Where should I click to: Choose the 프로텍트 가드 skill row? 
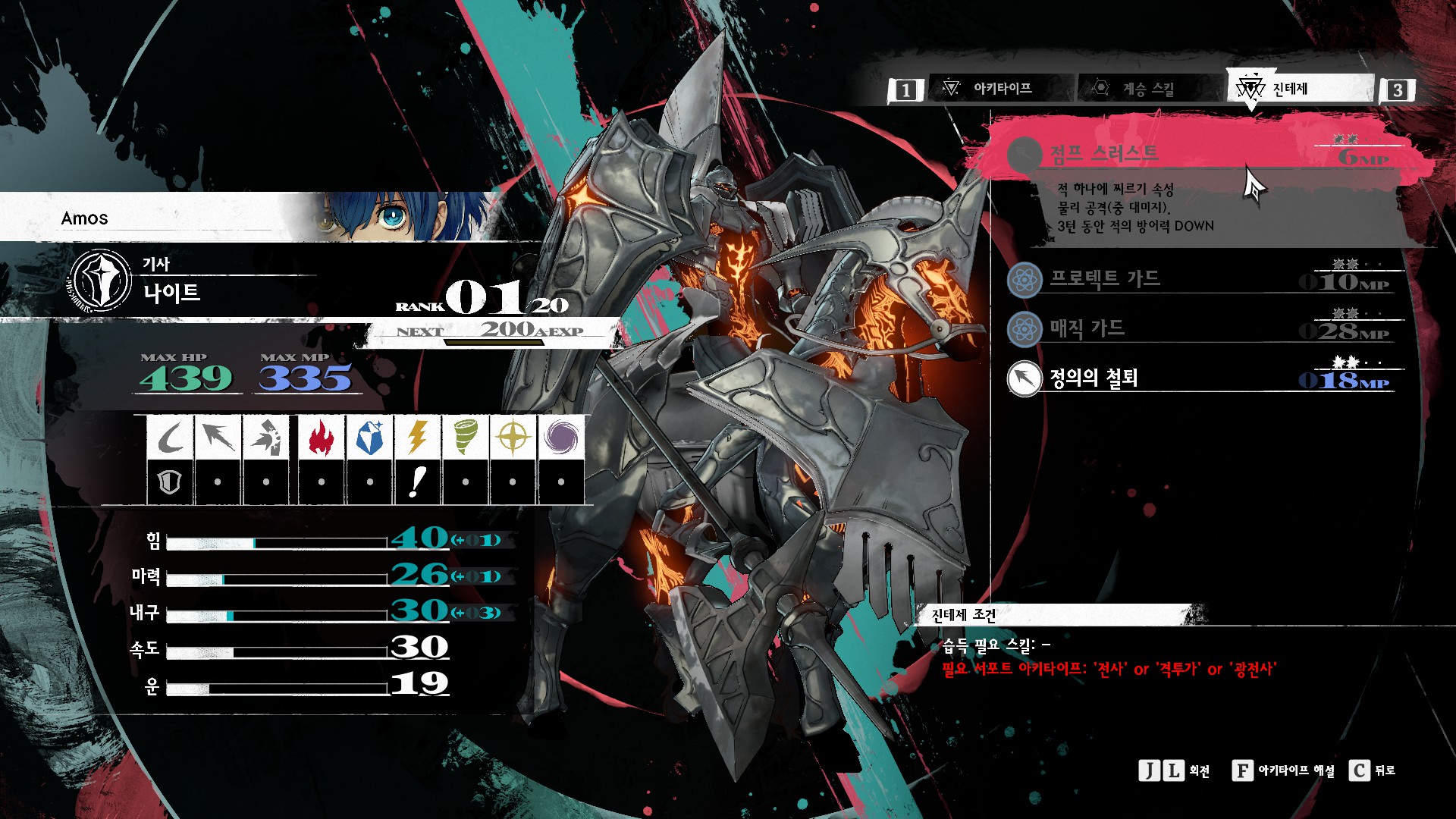coord(1198,280)
